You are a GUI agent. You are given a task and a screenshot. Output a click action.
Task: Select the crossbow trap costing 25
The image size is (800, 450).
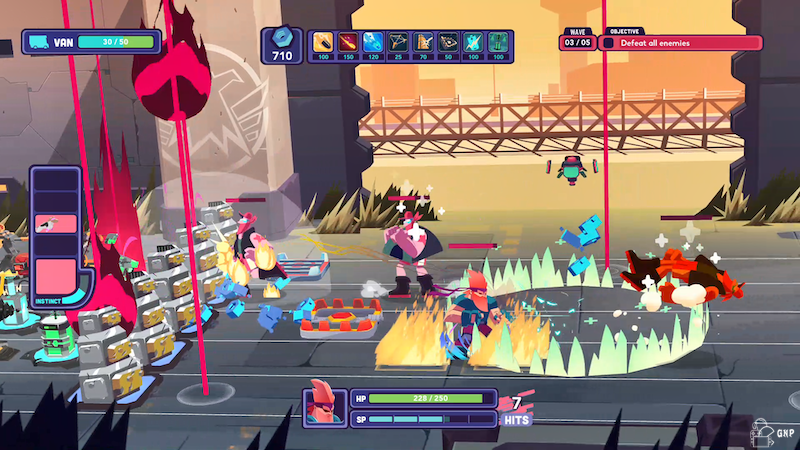pyautogui.click(x=398, y=42)
